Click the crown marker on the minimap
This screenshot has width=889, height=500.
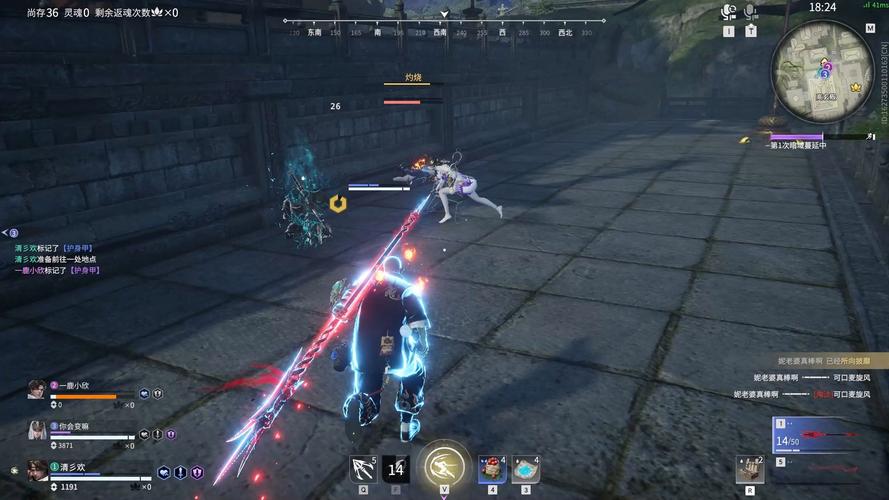(x=856, y=87)
